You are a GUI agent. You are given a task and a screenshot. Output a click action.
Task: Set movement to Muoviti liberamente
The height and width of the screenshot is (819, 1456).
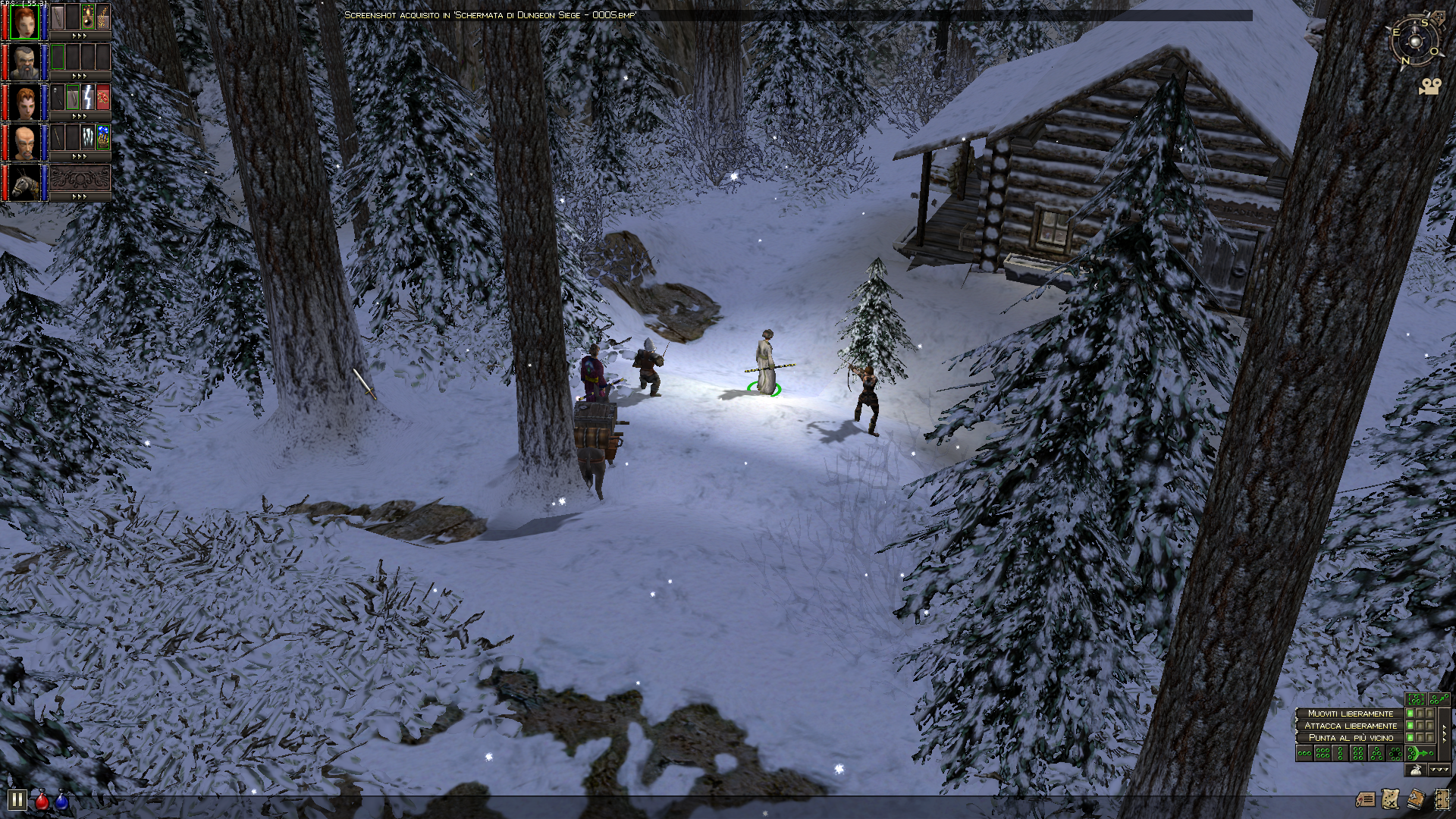coord(1350,714)
